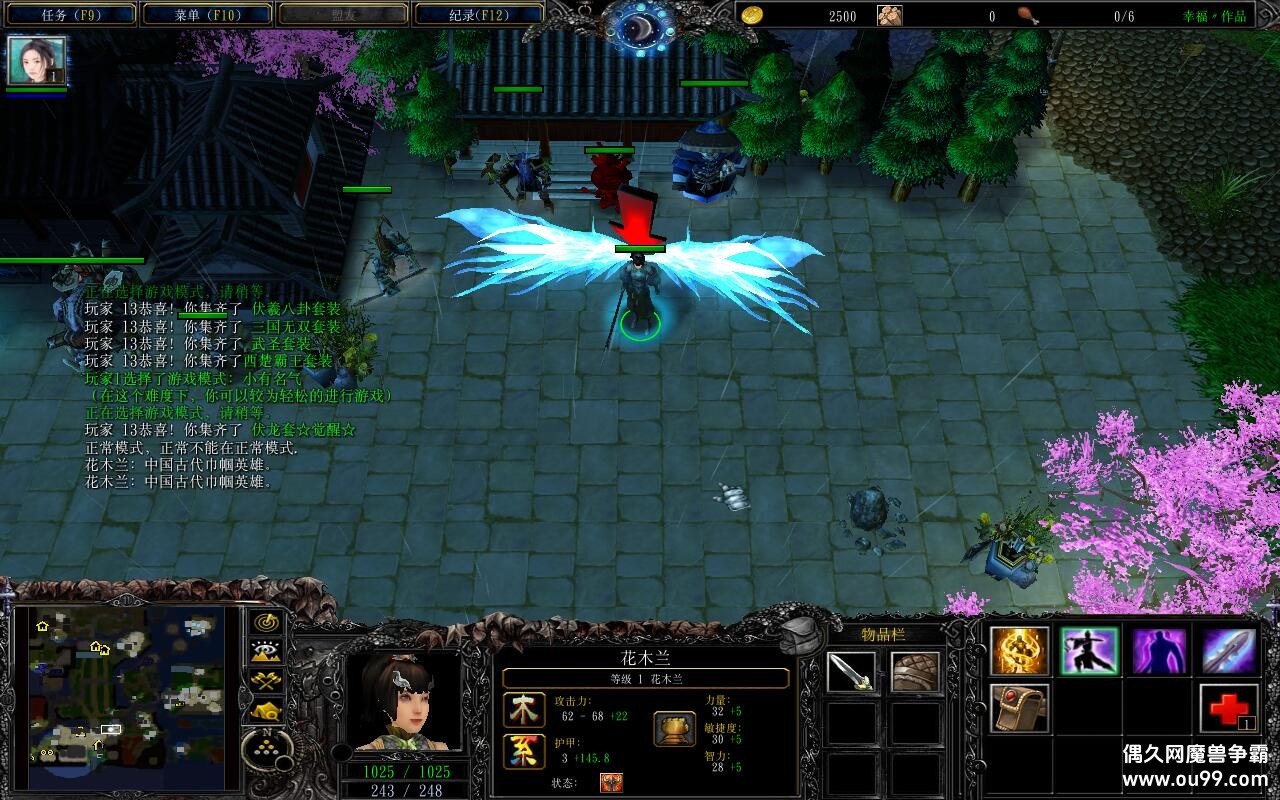This screenshot has width=1280, height=800.
Task: Activate the purple silhouette ability
Action: (x=1159, y=651)
